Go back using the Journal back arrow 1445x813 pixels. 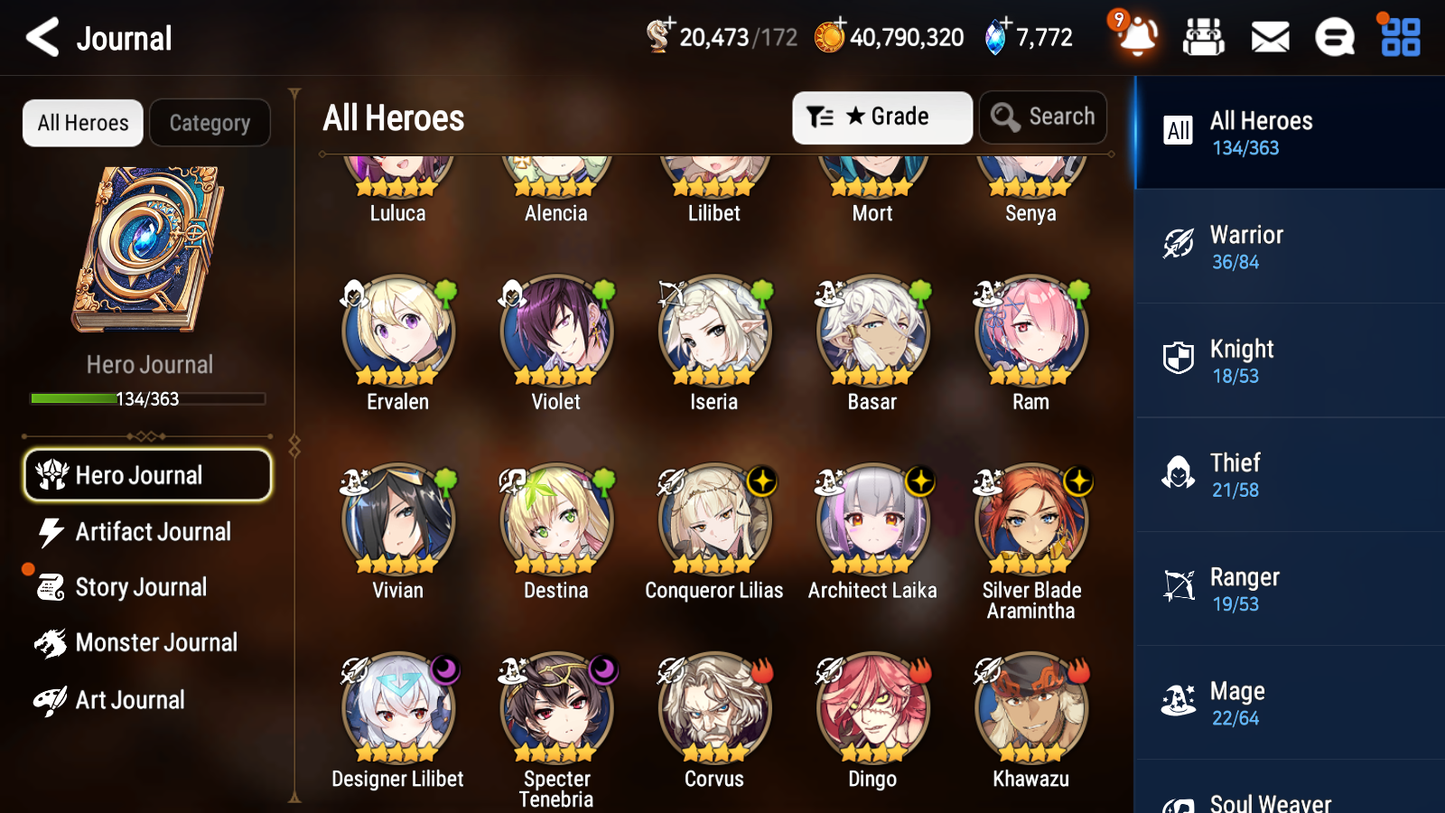pos(40,37)
